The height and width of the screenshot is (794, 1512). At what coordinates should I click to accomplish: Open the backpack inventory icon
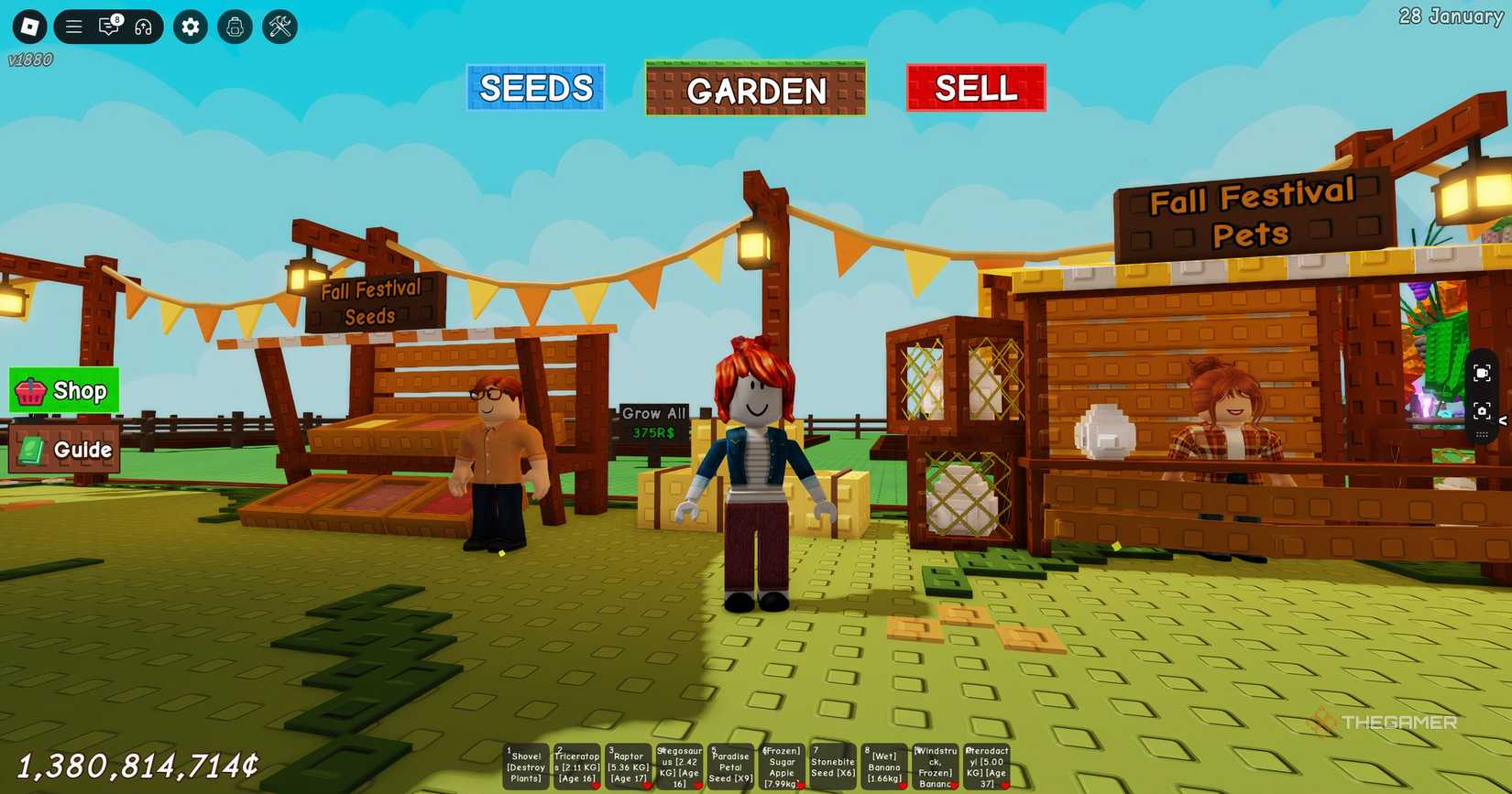(235, 27)
